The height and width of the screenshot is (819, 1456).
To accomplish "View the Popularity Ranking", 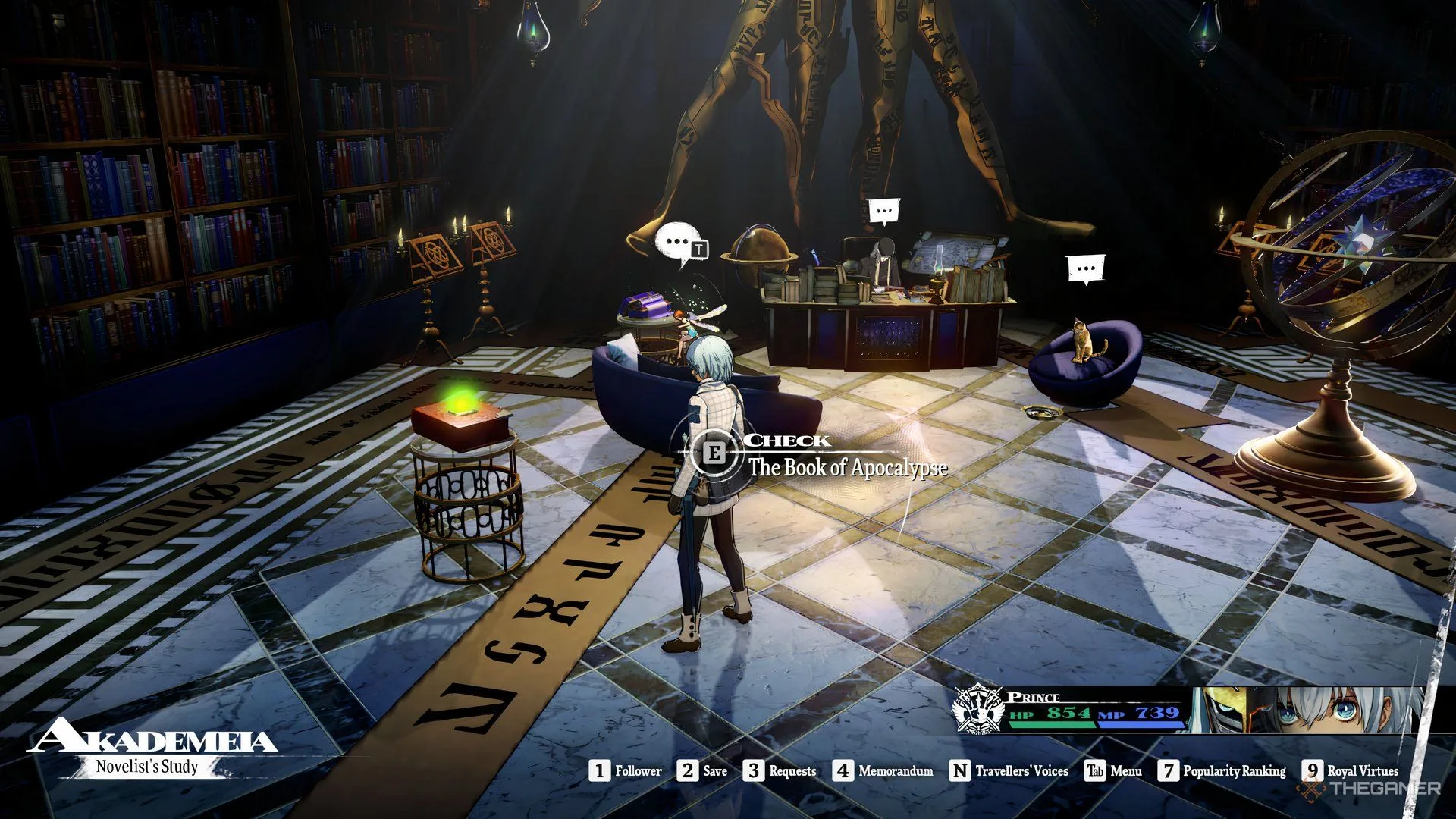I will 1222,770.
